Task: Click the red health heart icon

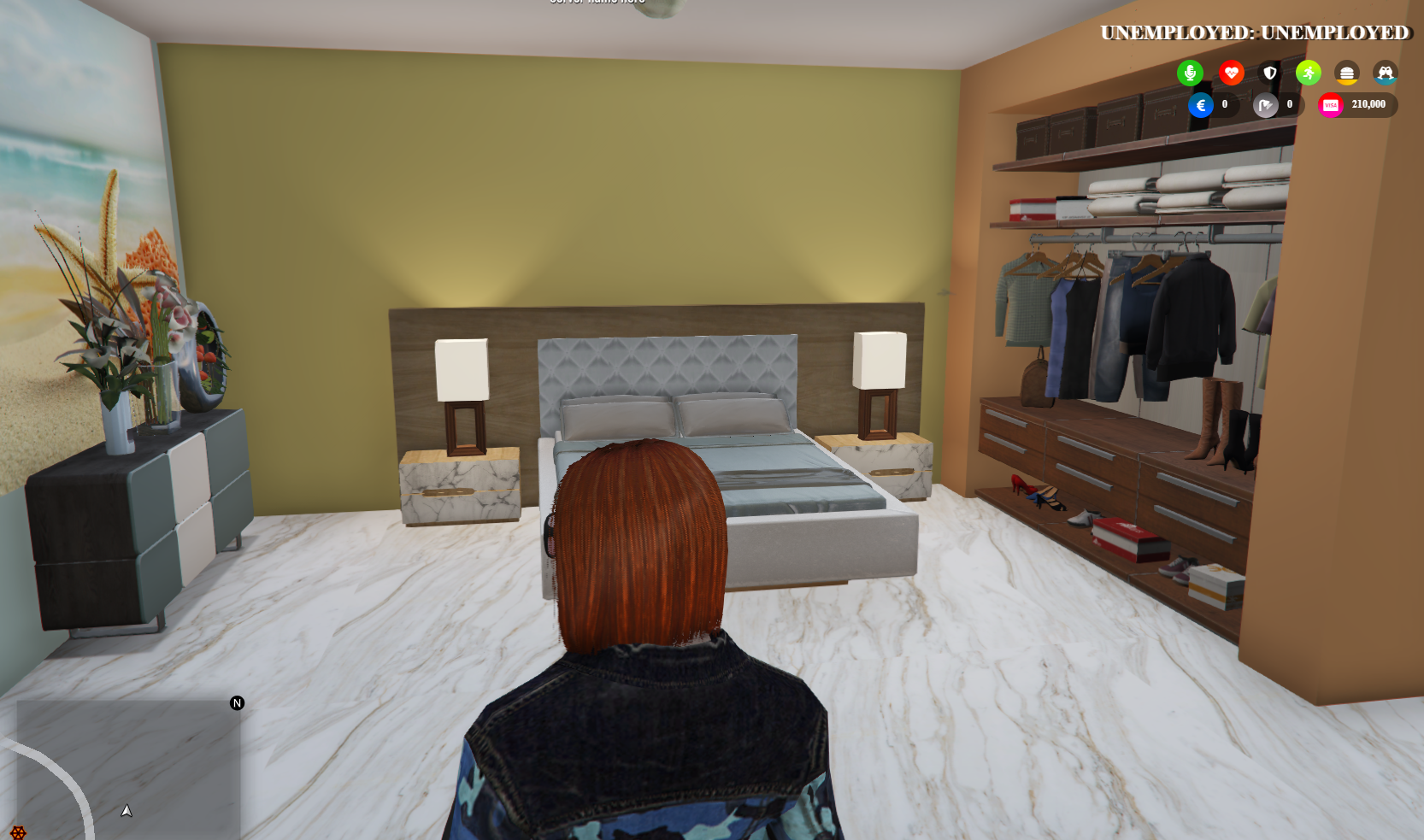Action: (x=1231, y=73)
